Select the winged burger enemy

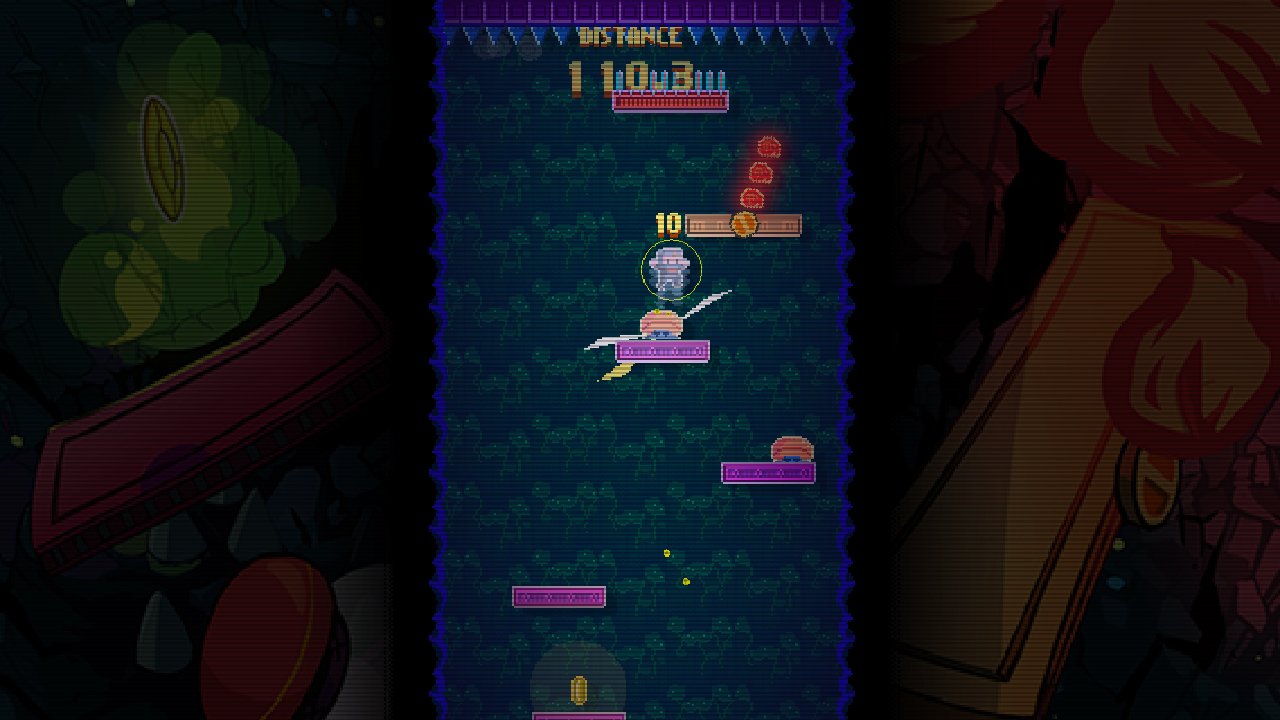coord(660,325)
